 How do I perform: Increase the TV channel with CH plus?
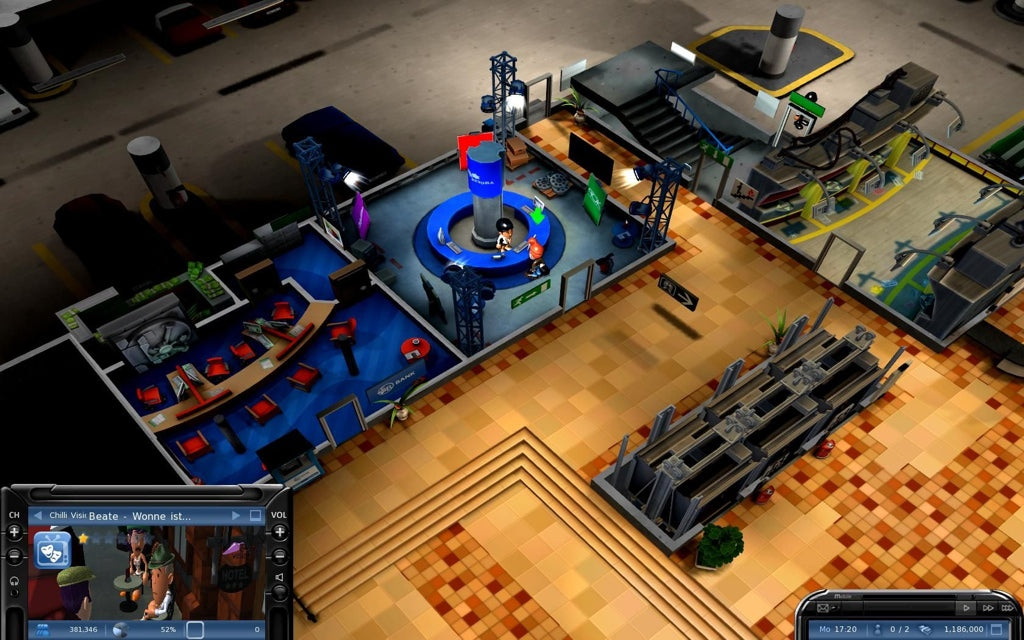pos(14,532)
